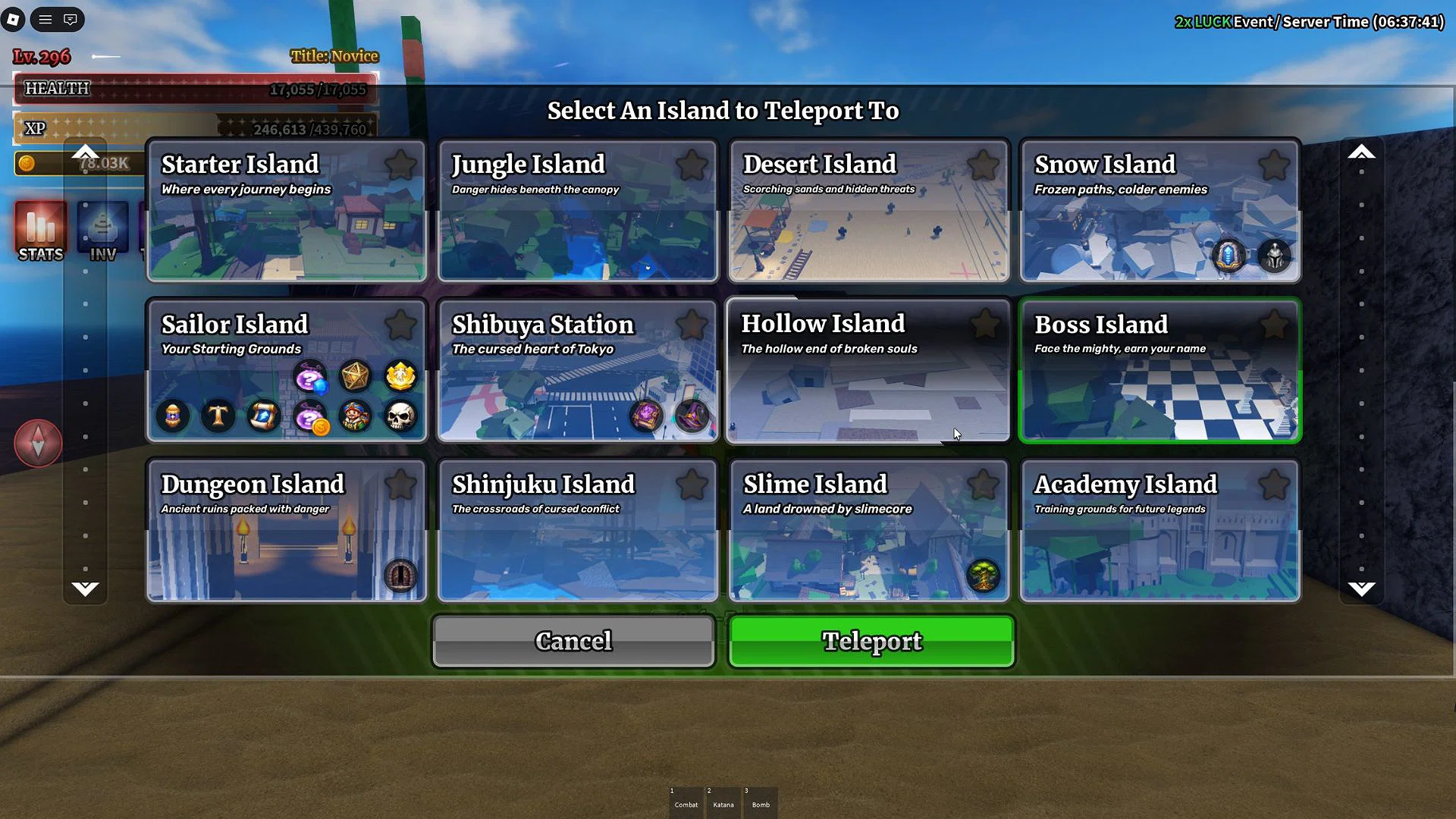Click the knight helmet icon on Snow Island
Screen dimensions: 1456x819
point(1274,256)
